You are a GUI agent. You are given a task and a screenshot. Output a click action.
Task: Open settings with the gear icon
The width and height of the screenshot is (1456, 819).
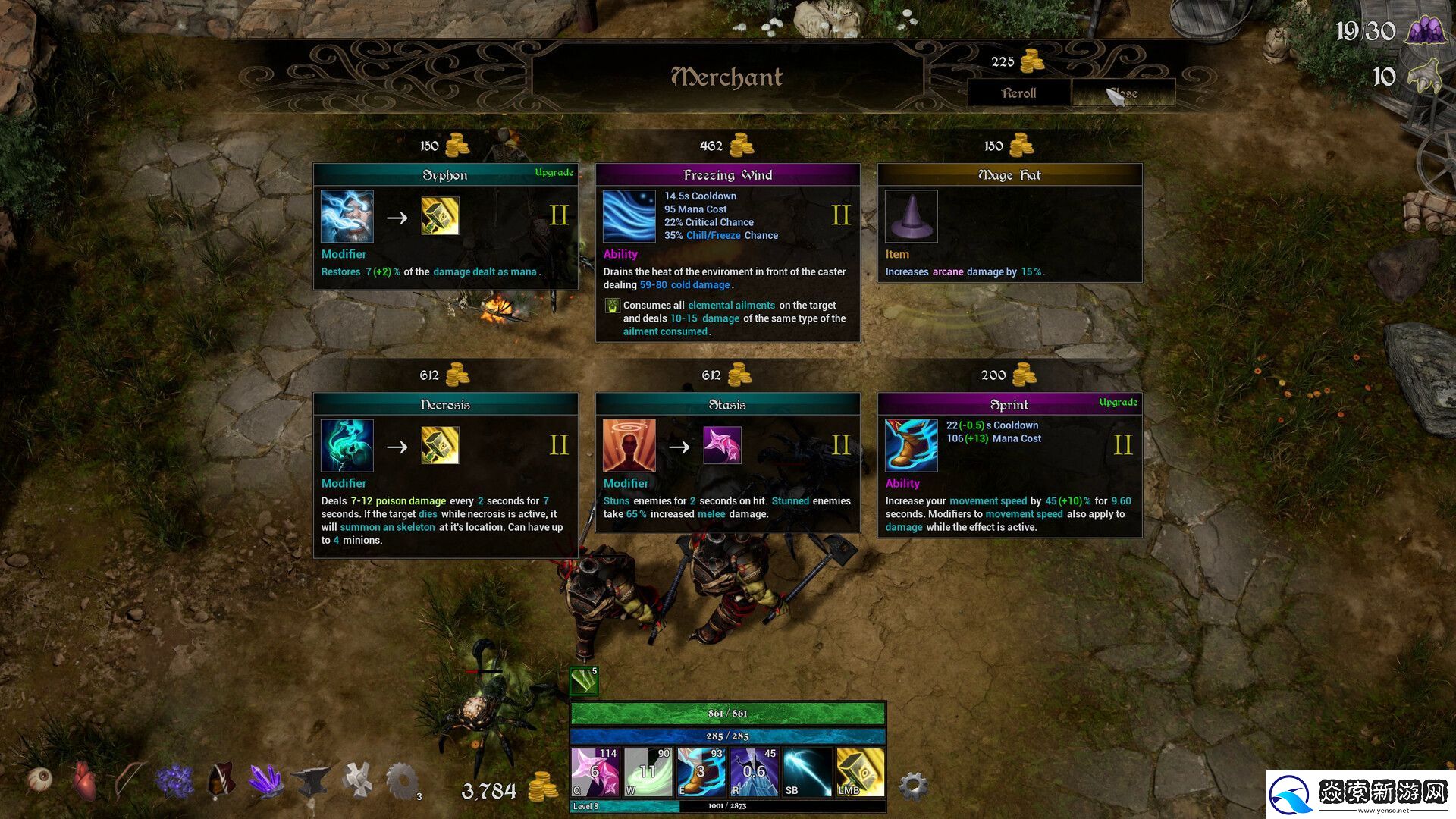pyautogui.click(x=913, y=786)
